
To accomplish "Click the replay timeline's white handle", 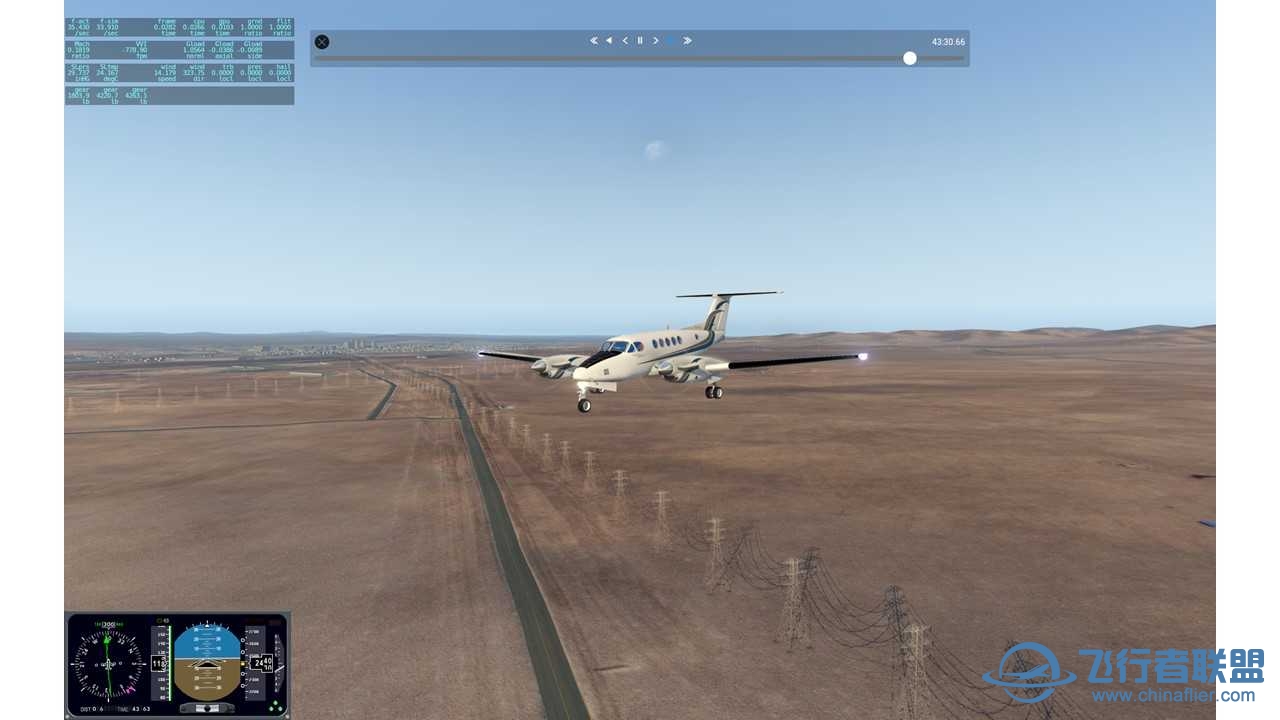I will pos(910,58).
